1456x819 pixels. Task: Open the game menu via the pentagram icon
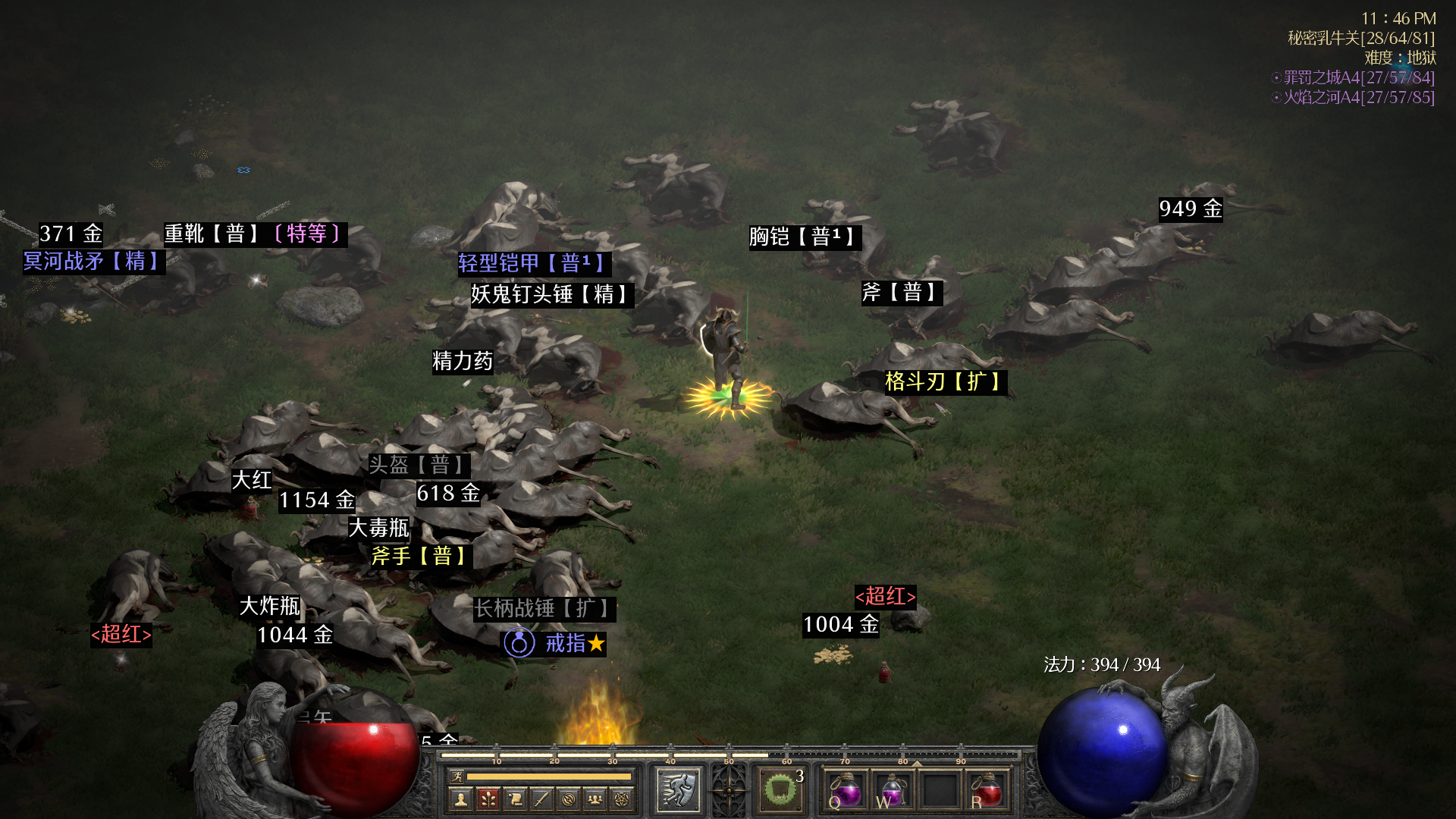click(x=622, y=799)
